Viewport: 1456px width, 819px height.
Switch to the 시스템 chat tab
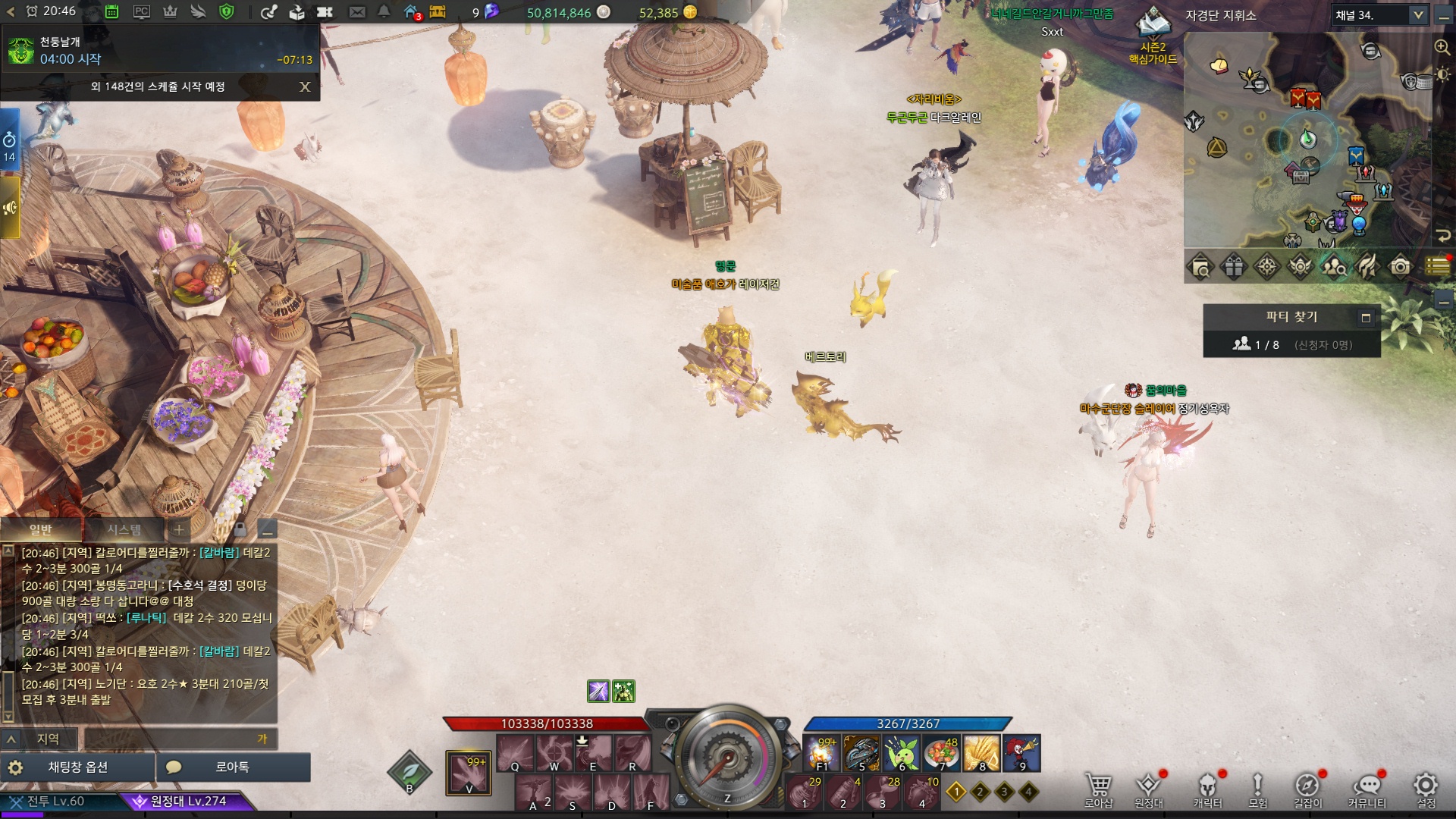(x=124, y=529)
